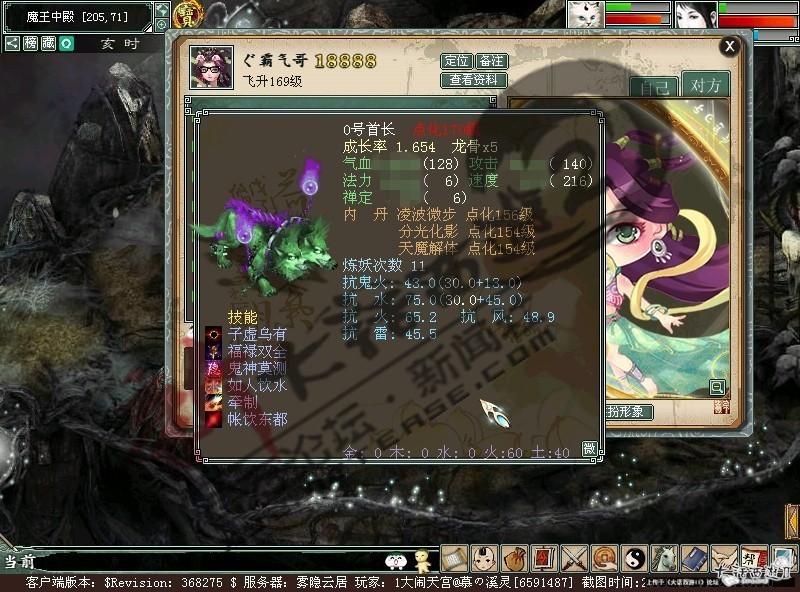Magnify the character portrait with the zoom icon

(717, 387)
